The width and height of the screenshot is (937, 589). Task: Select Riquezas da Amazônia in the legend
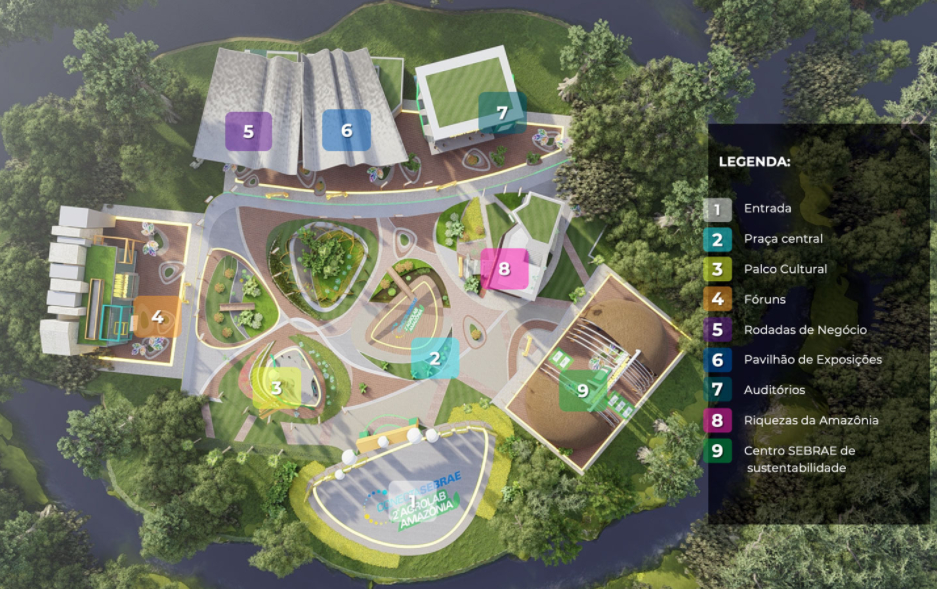coord(810,420)
